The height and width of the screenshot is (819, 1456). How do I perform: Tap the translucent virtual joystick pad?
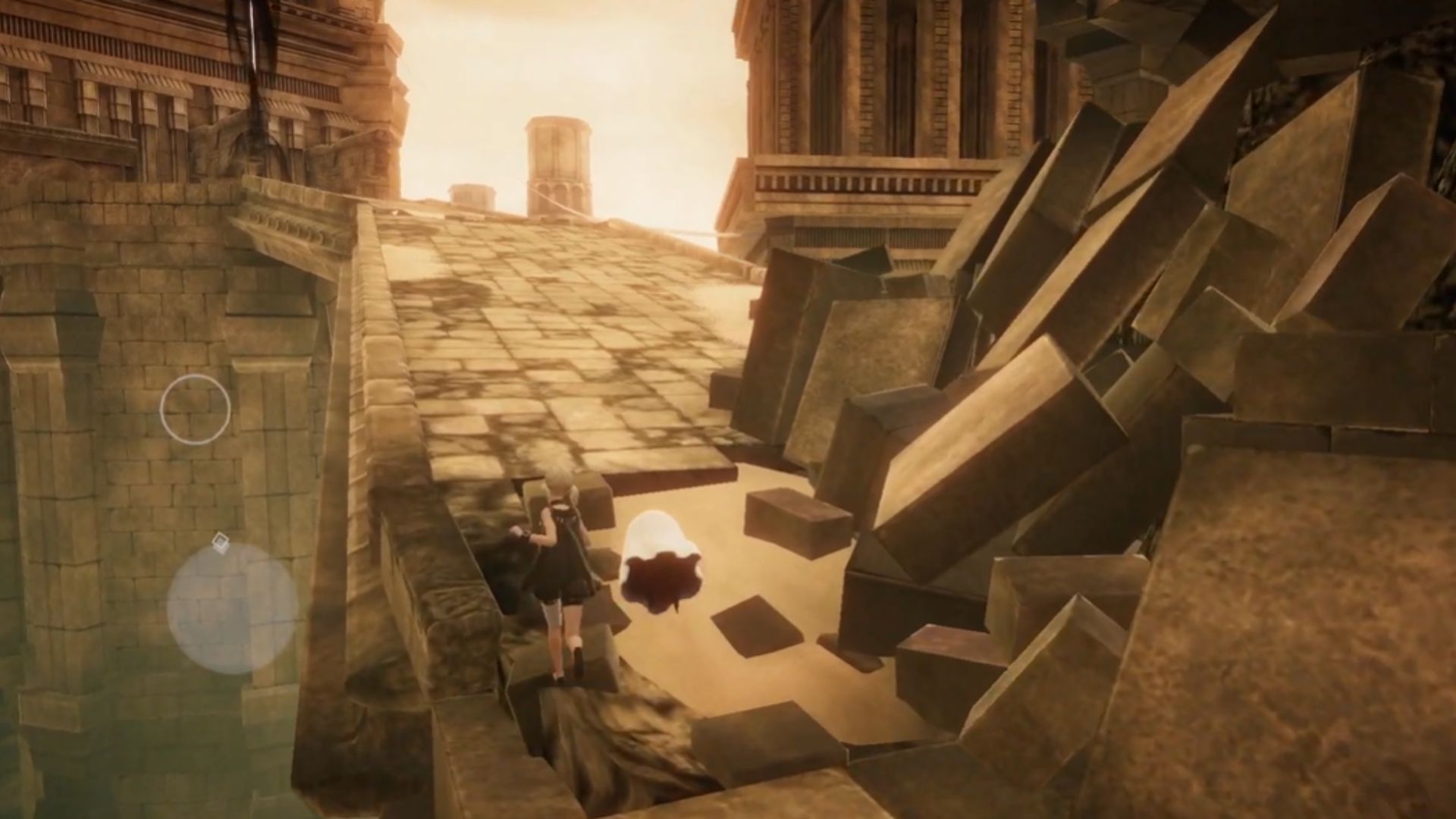point(232,608)
